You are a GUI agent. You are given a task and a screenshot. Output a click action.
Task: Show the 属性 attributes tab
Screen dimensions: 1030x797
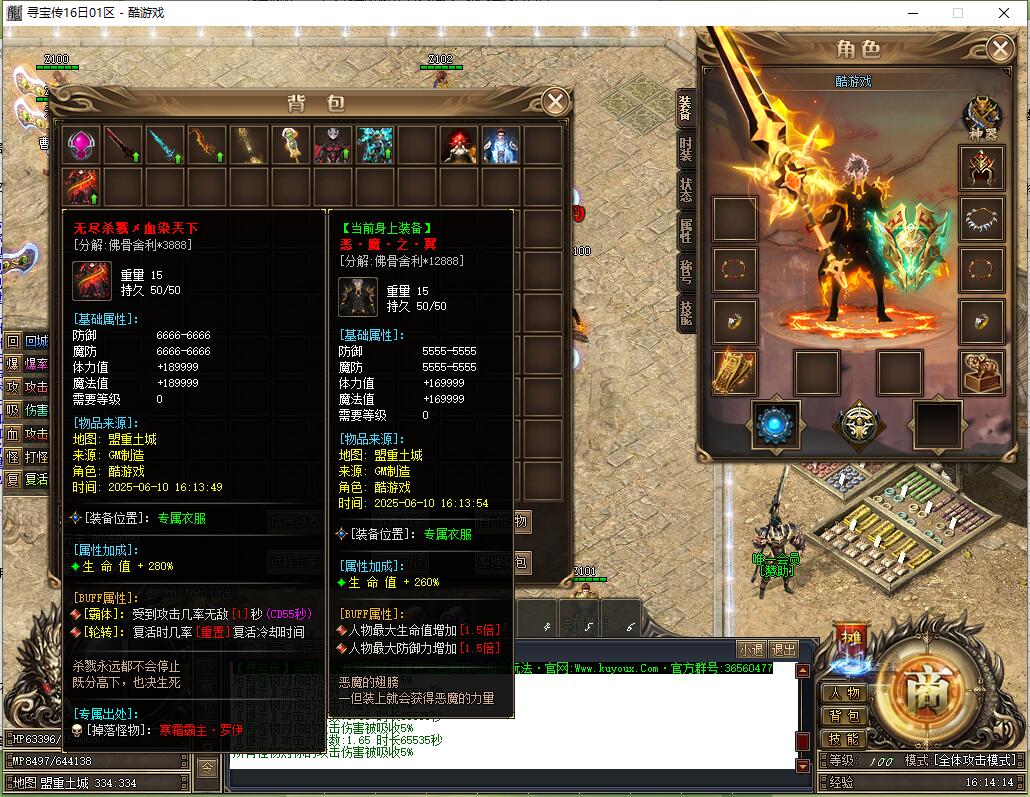(x=685, y=232)
